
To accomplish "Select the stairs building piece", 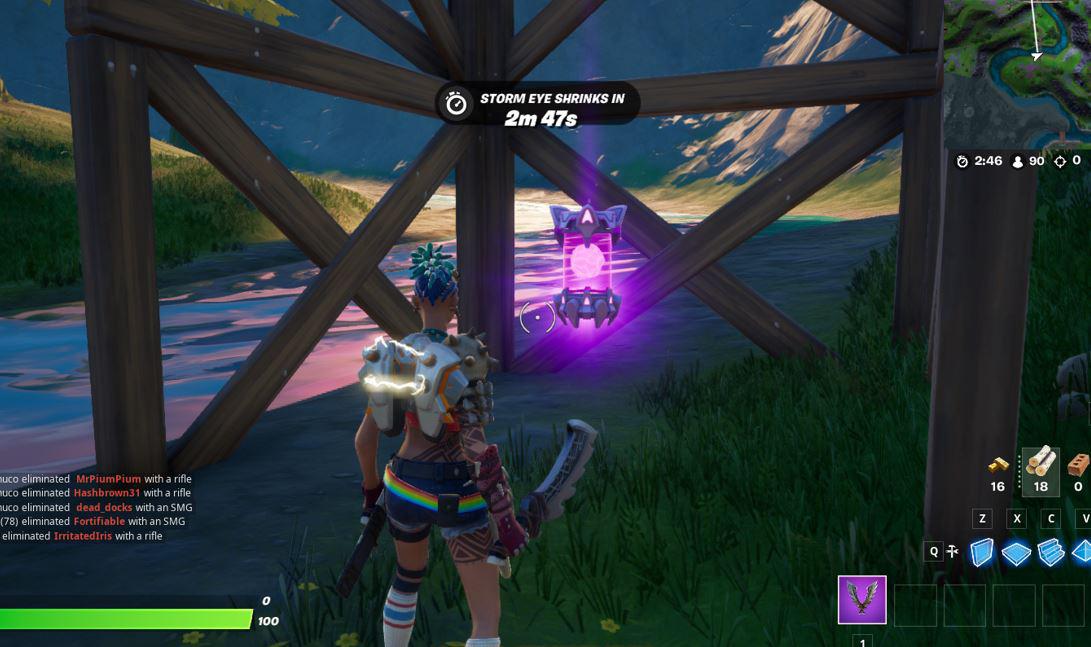I will (1050, 553).
